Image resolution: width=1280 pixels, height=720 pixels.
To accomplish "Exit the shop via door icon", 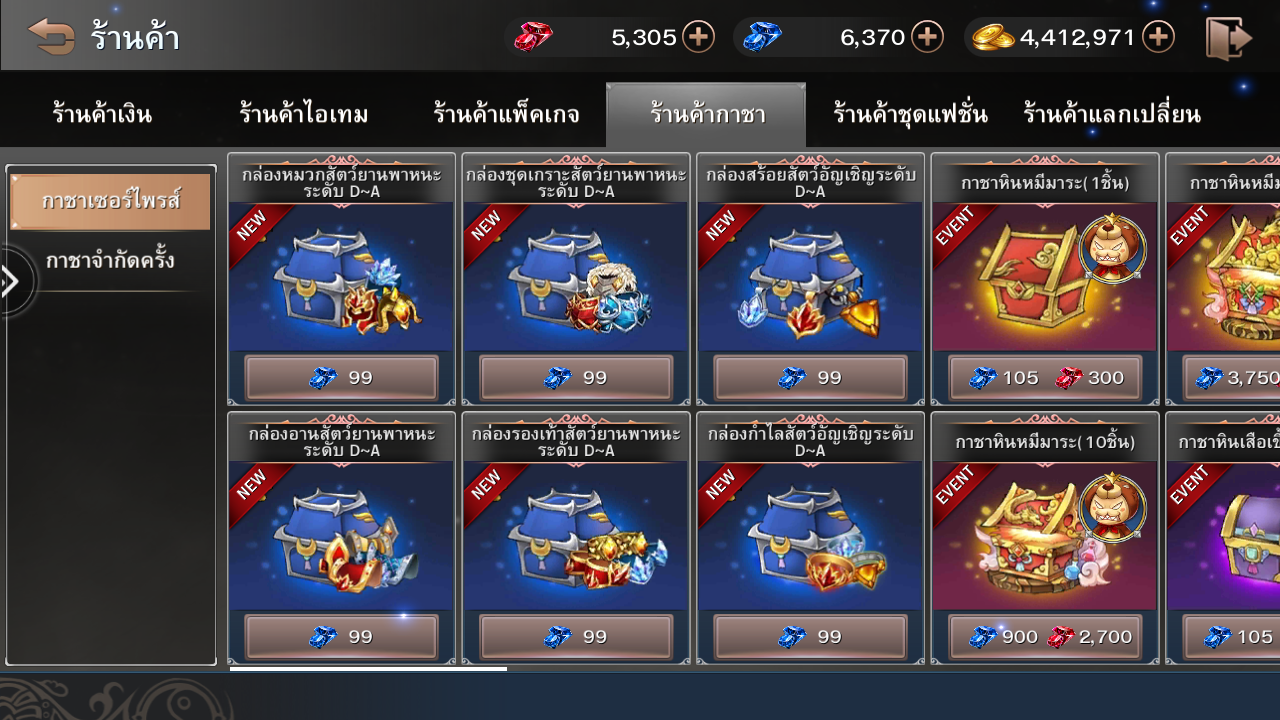I will (1229, 38).
